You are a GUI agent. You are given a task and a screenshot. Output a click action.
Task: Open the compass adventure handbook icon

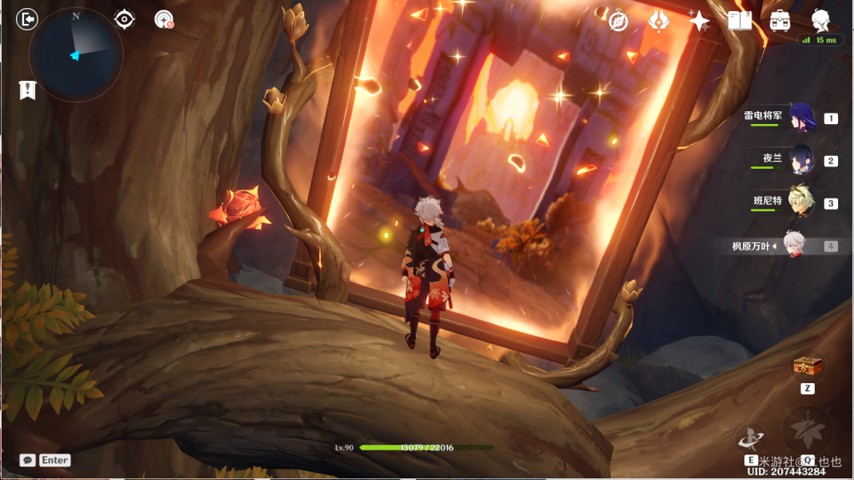tap(618, 20)
